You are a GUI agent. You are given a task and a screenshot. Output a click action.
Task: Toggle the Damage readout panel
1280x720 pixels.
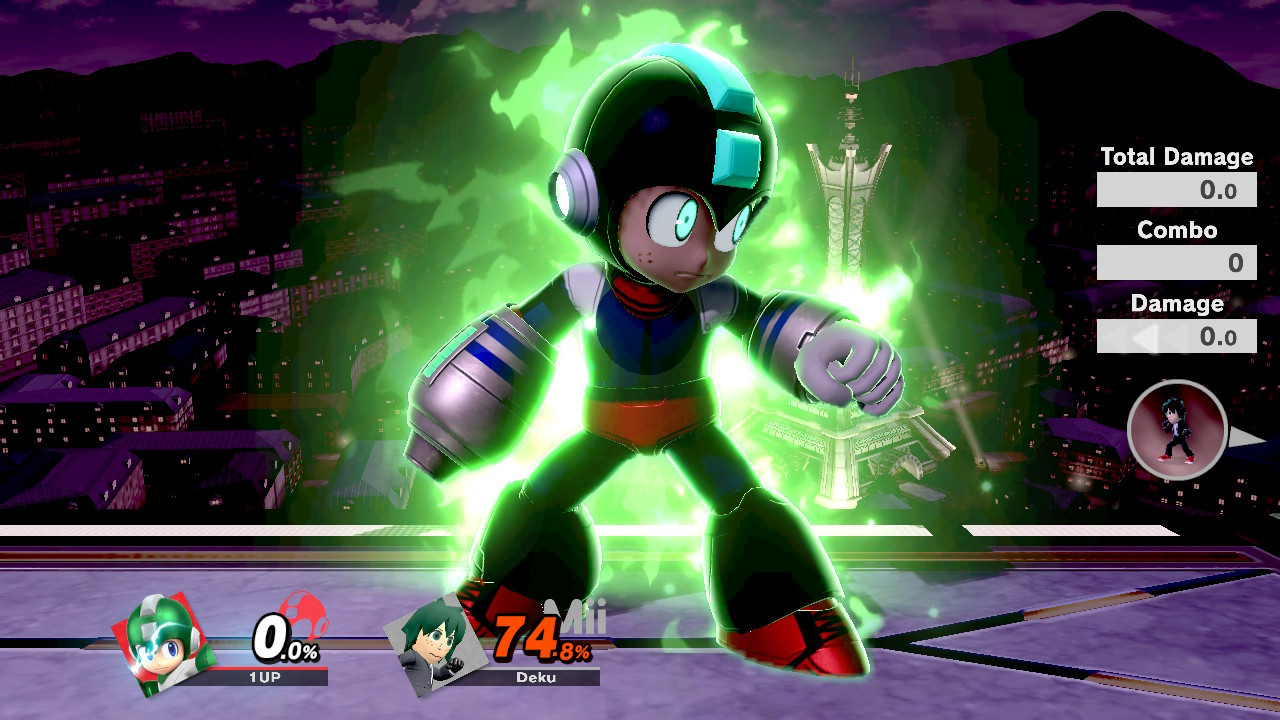tap(1177, 336)
